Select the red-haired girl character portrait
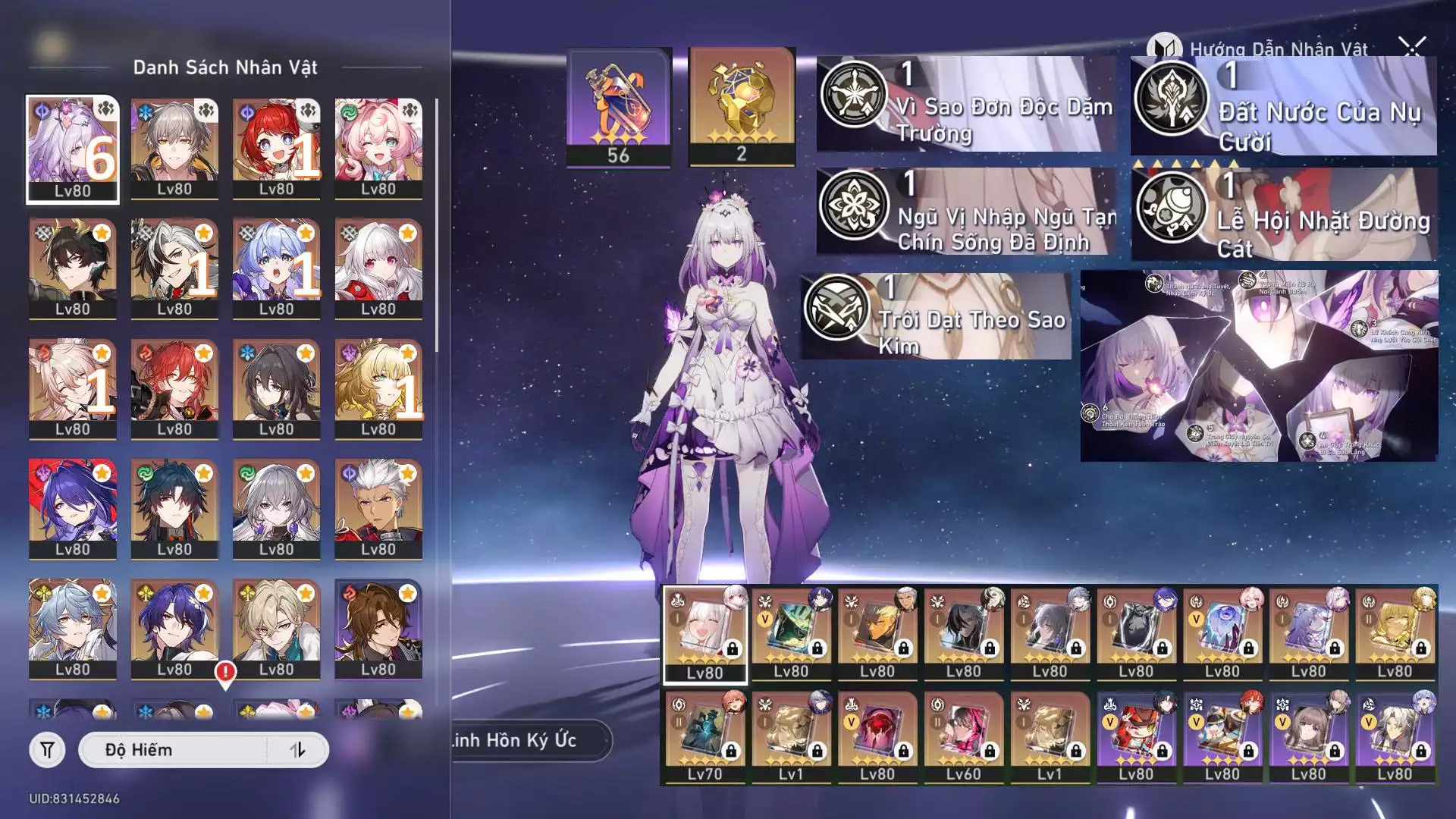 point(276,149)
